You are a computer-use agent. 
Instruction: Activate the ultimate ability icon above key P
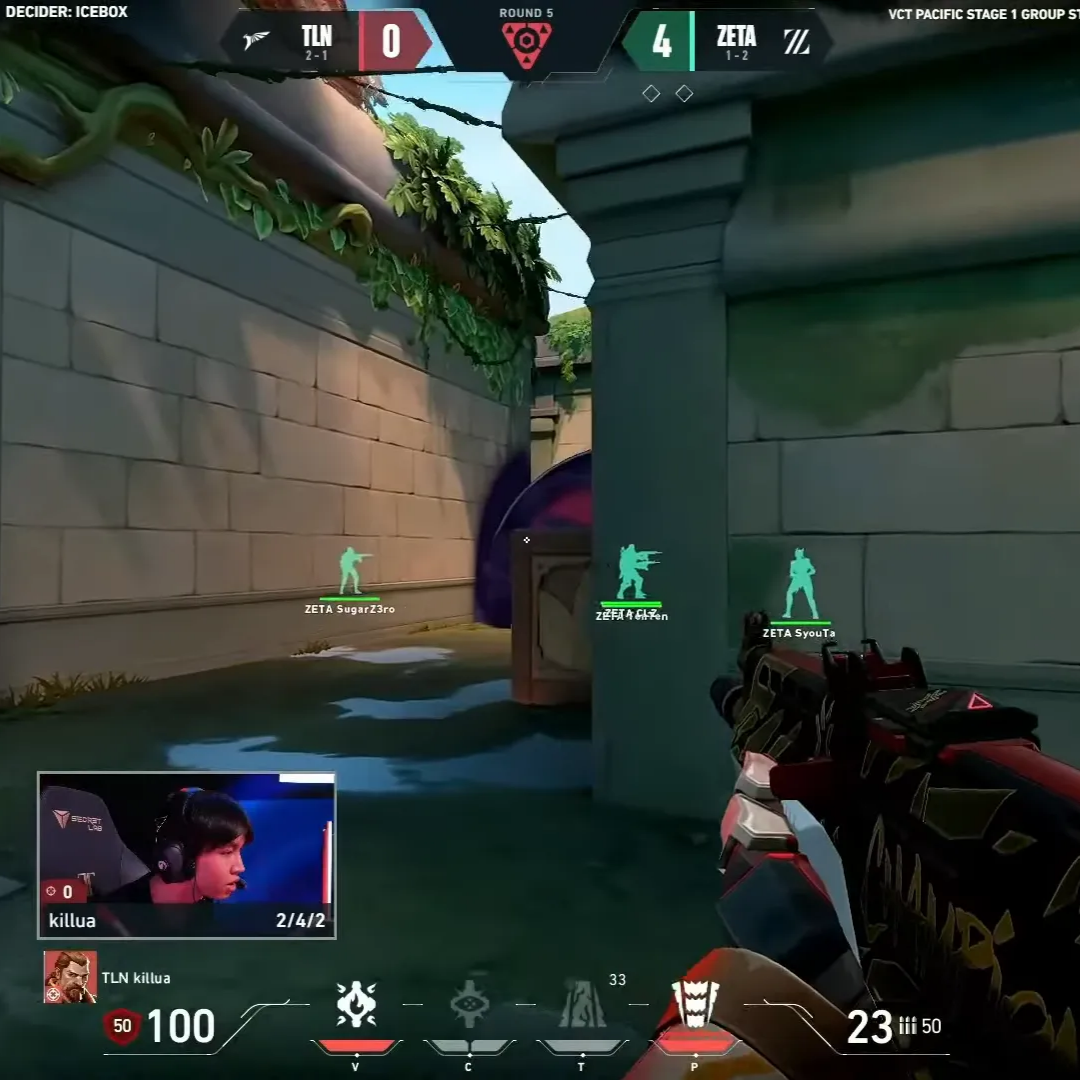(x=695, y=1004)
